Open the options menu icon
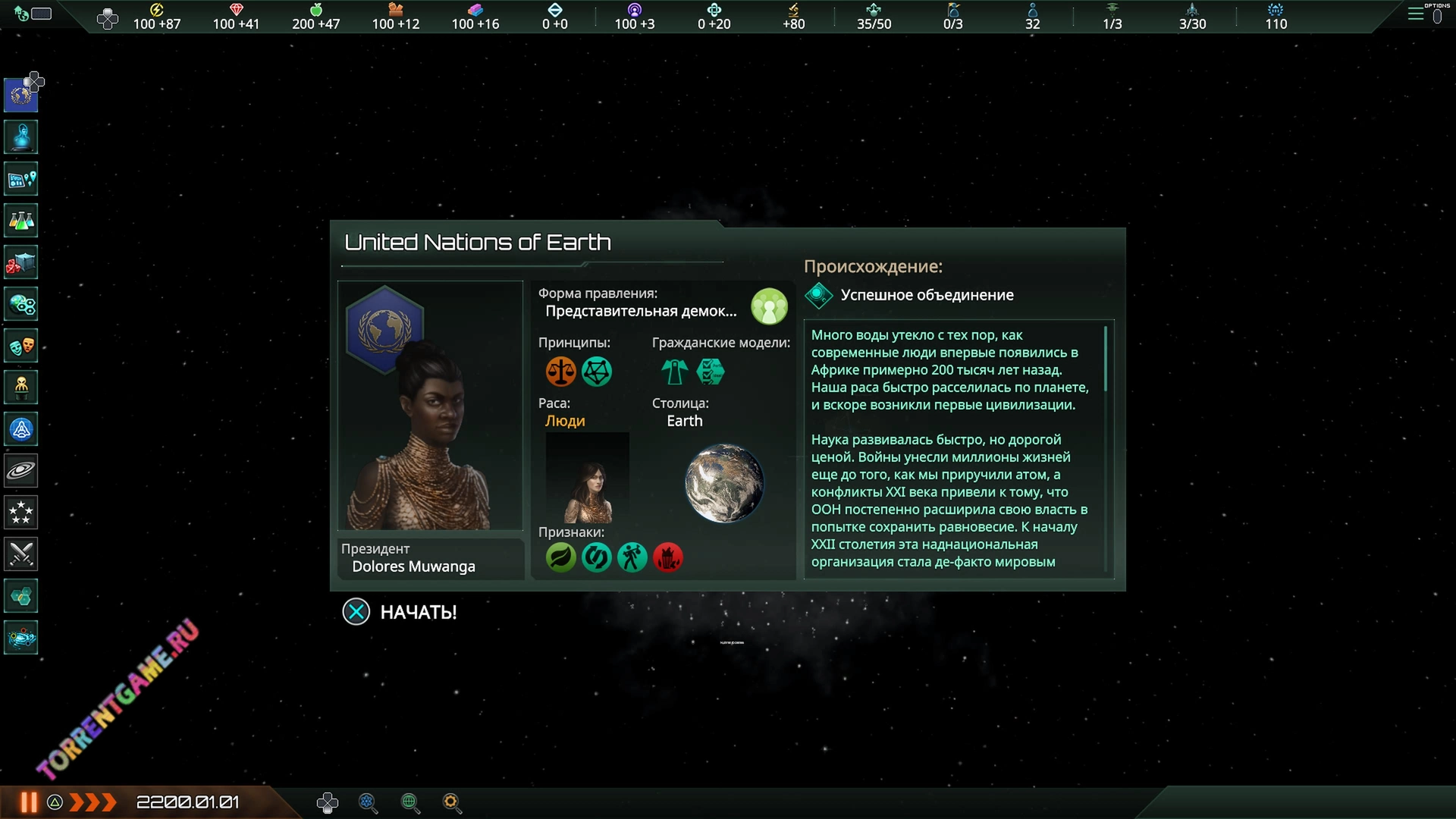Image resolution: width=1456 pixels, height=819 pixels. tap(1416, 14)
